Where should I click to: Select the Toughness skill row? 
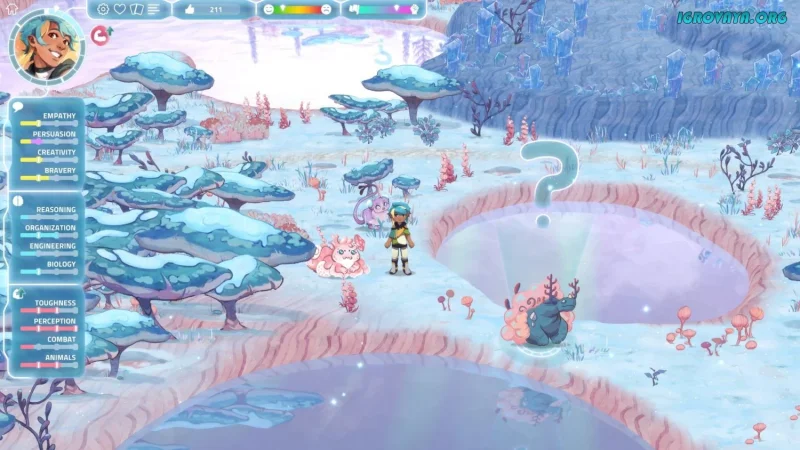coord(48,306)
